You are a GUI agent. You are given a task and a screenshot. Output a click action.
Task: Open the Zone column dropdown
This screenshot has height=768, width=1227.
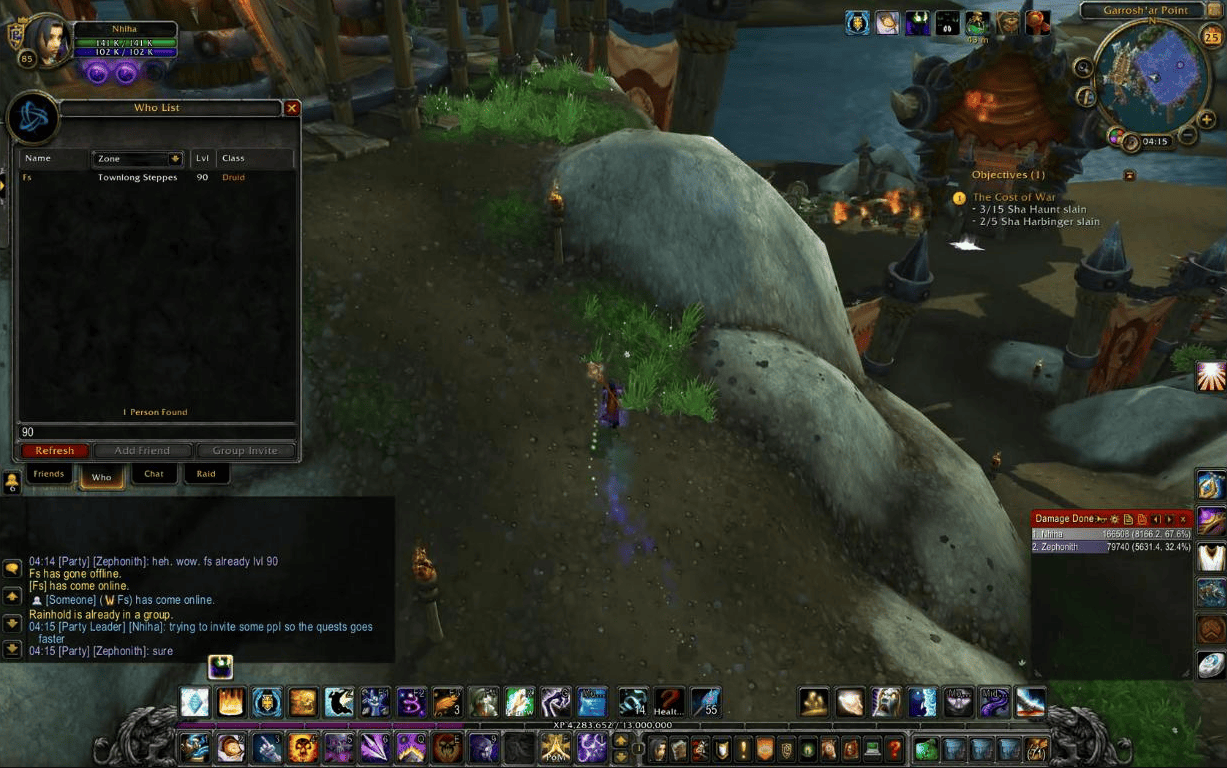pyautogui.click(x=176, y=159)
